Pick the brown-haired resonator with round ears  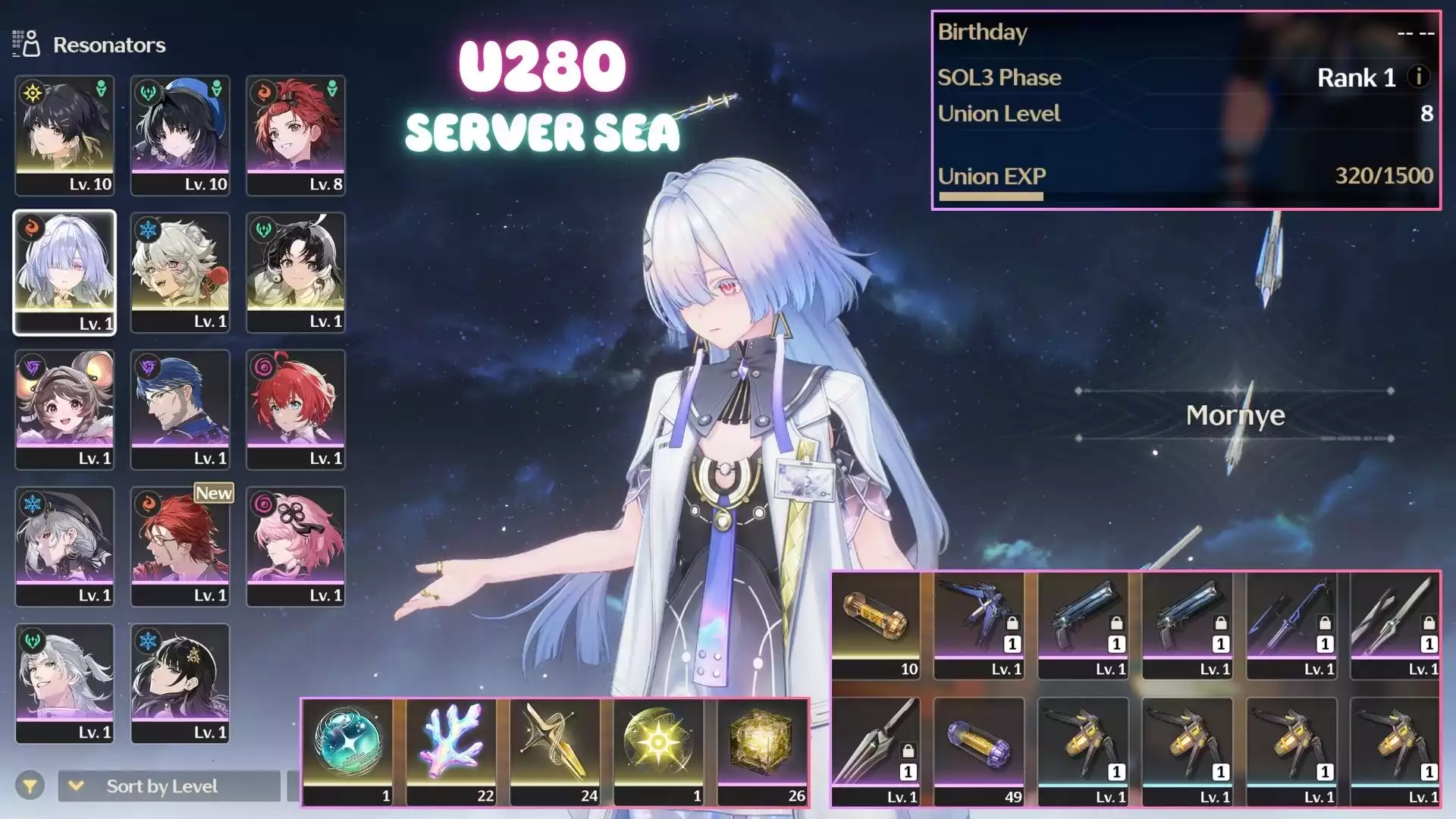tap(64, 409)
